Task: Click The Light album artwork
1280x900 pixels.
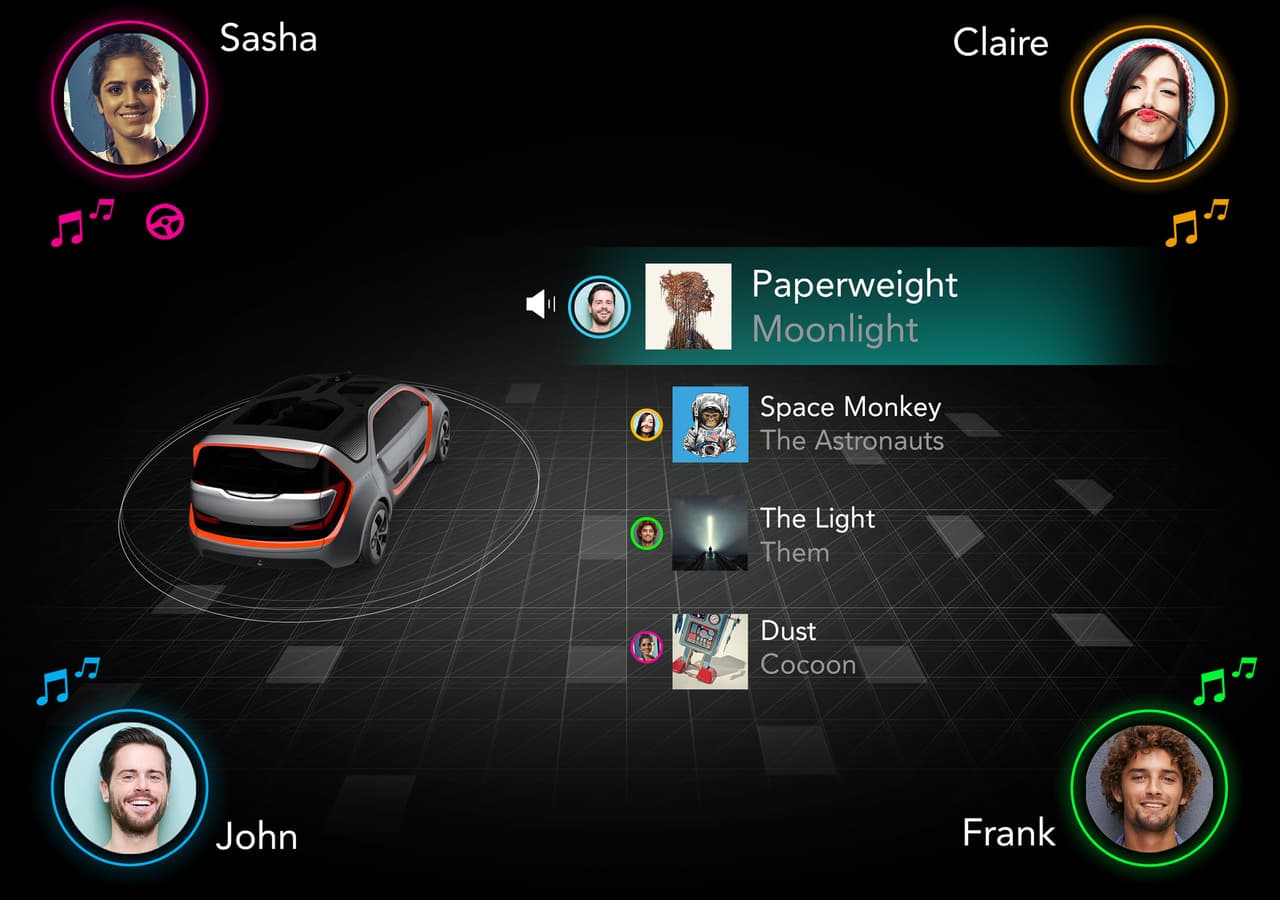Action: [x=710, y=534]
